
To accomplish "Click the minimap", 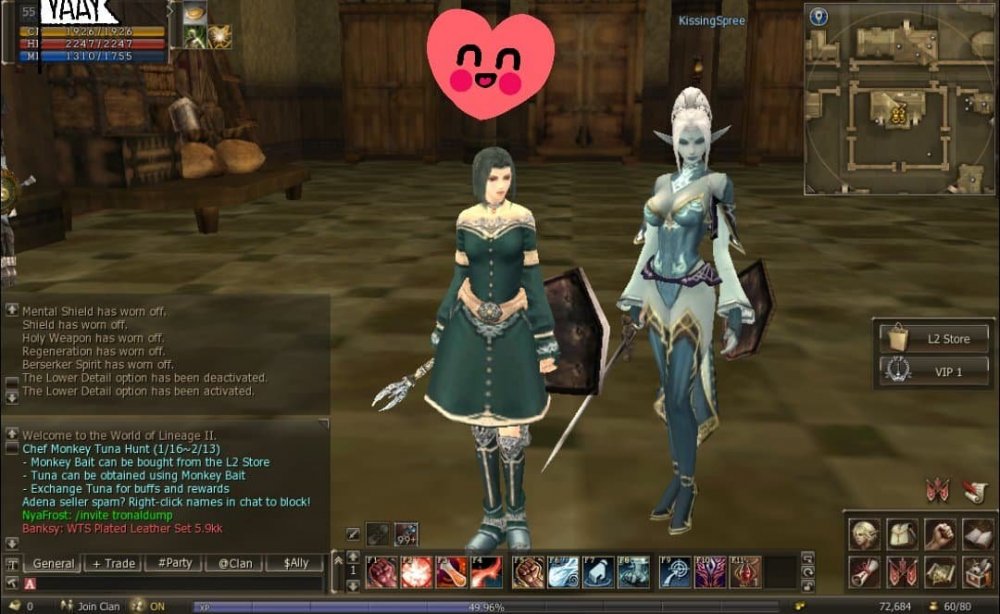I will (x=899, y=98).
